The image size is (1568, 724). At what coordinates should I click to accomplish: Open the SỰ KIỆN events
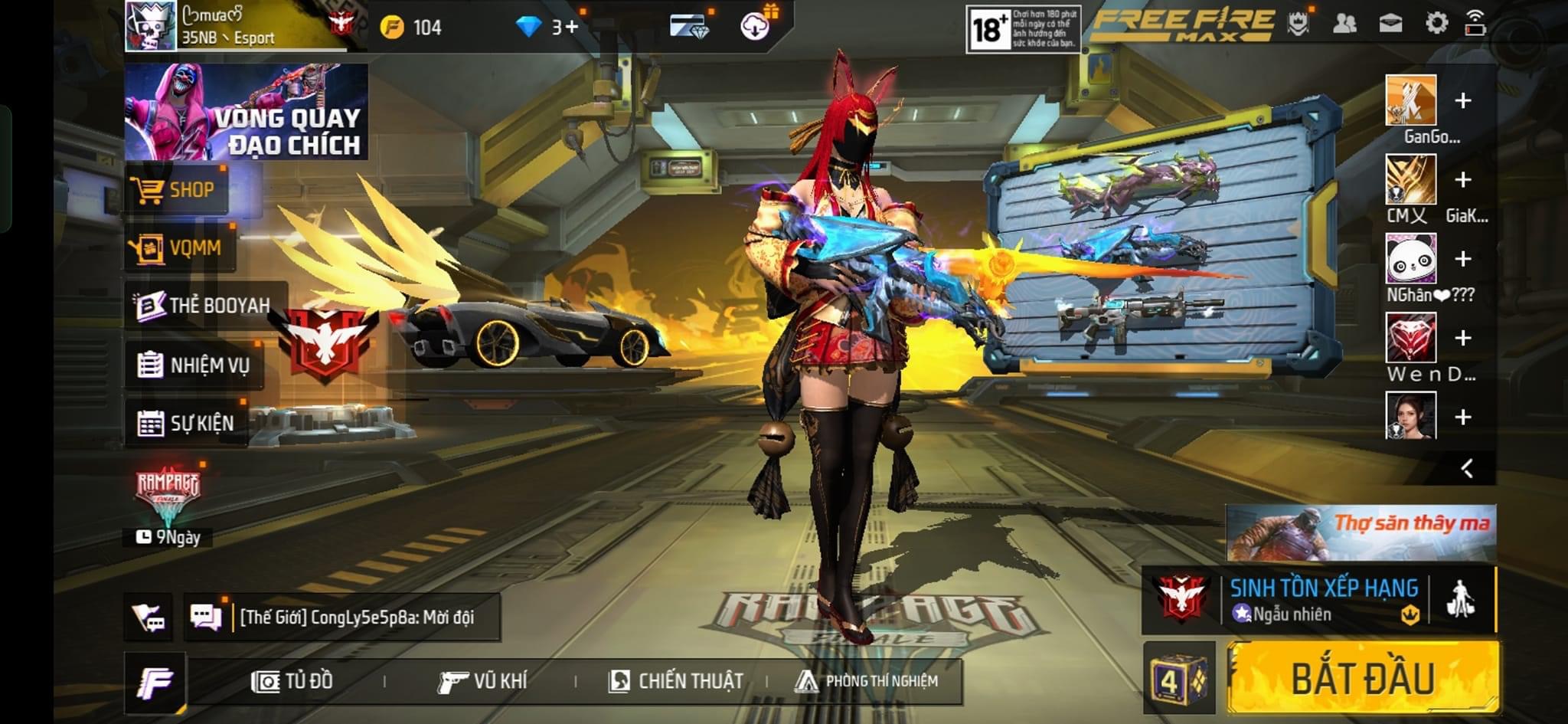click(x=186, y=423)
